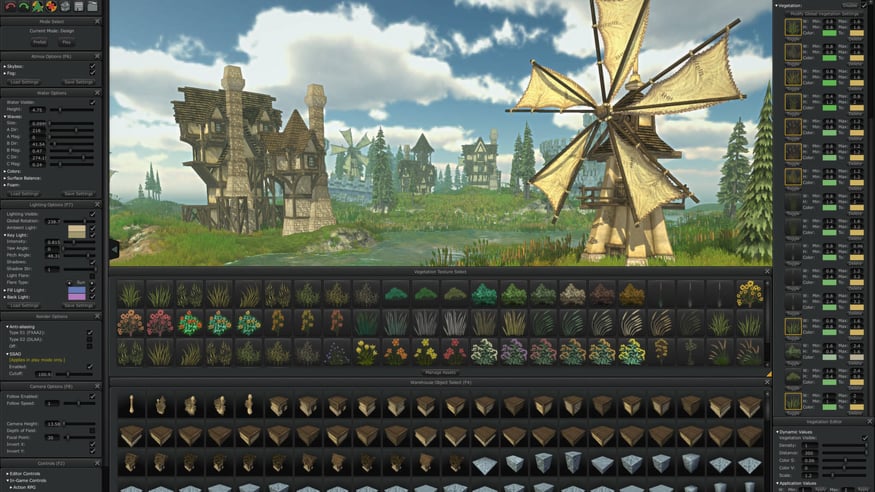Toggle camera Follow Enabled checkbox
Viewport: 875px width, 492px height.
(x=93, y=396)
